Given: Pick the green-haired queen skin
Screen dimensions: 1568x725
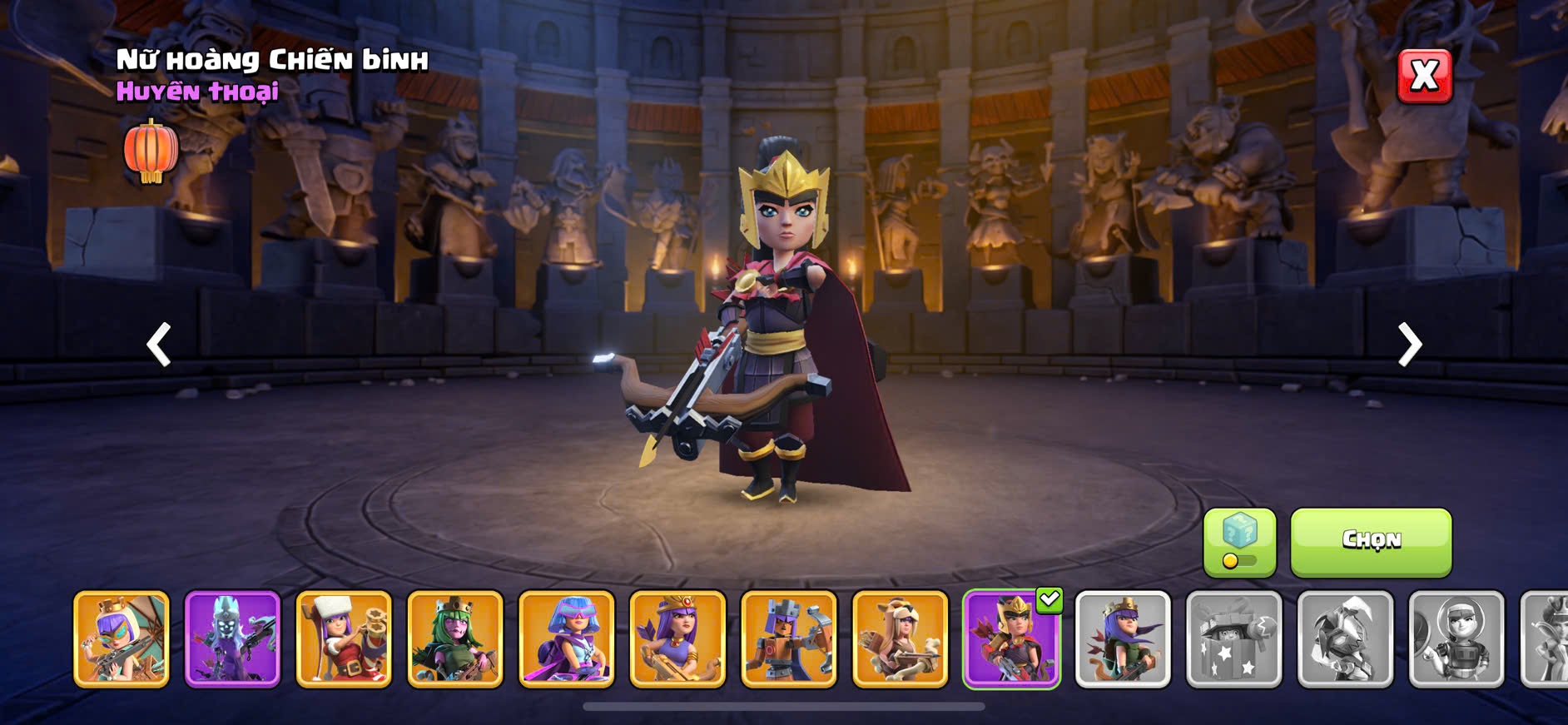Looking at the screenshot, I should 455,639.
